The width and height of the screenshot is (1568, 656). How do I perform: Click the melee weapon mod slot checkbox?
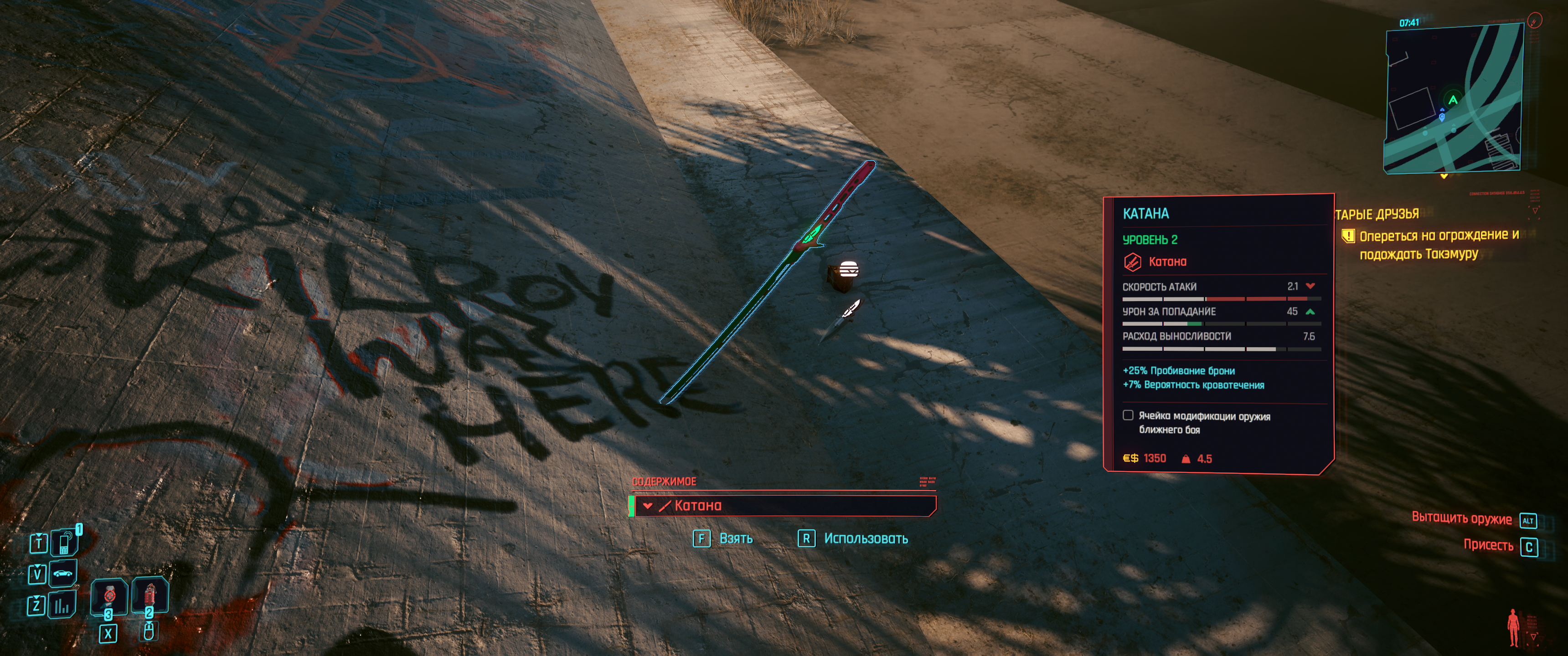click(1128, 415)
